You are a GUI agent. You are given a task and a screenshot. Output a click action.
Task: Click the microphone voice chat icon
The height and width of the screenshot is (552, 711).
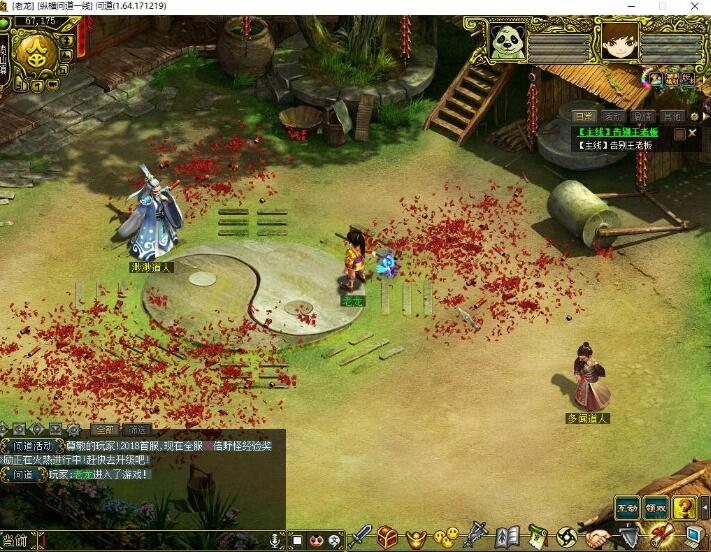[x=275, y=541]
